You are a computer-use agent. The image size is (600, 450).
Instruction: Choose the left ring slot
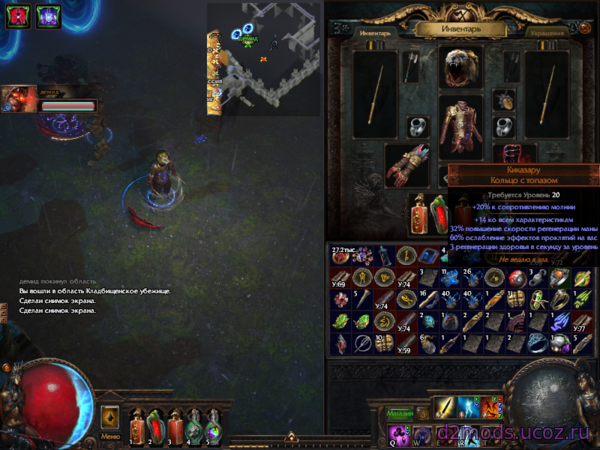point(417,127)
